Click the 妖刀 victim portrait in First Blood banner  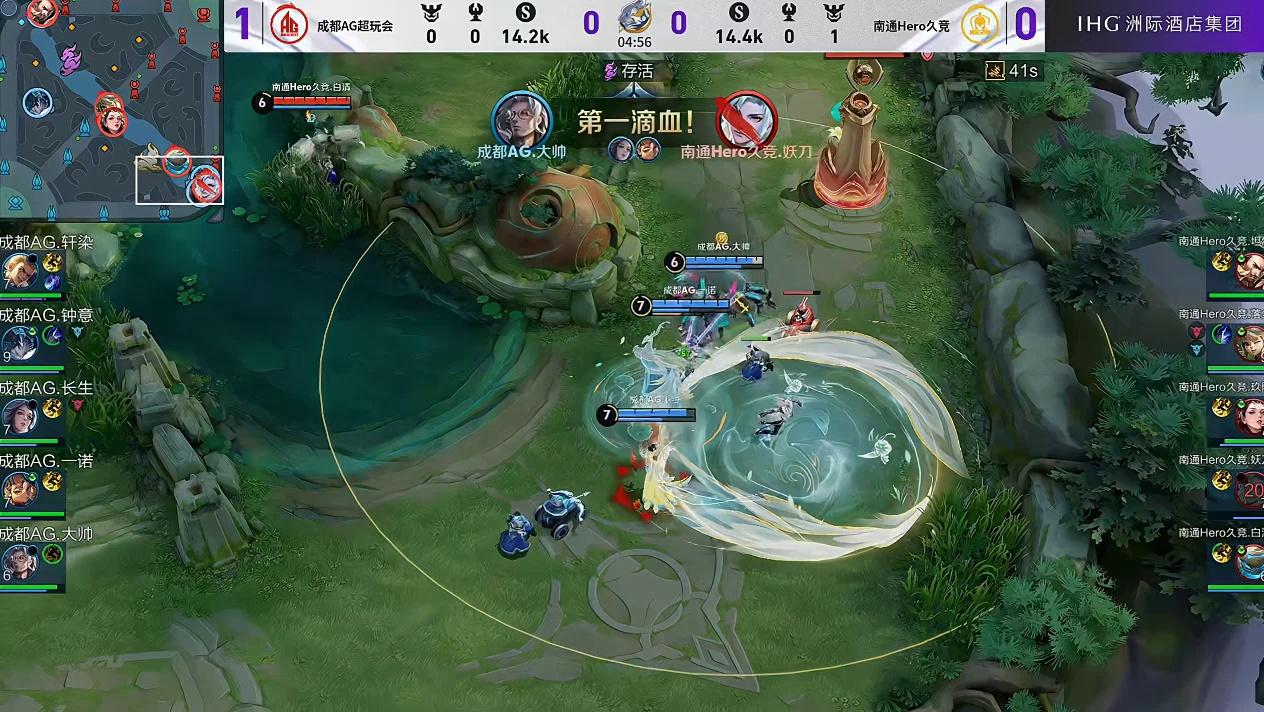click(747, 119)
